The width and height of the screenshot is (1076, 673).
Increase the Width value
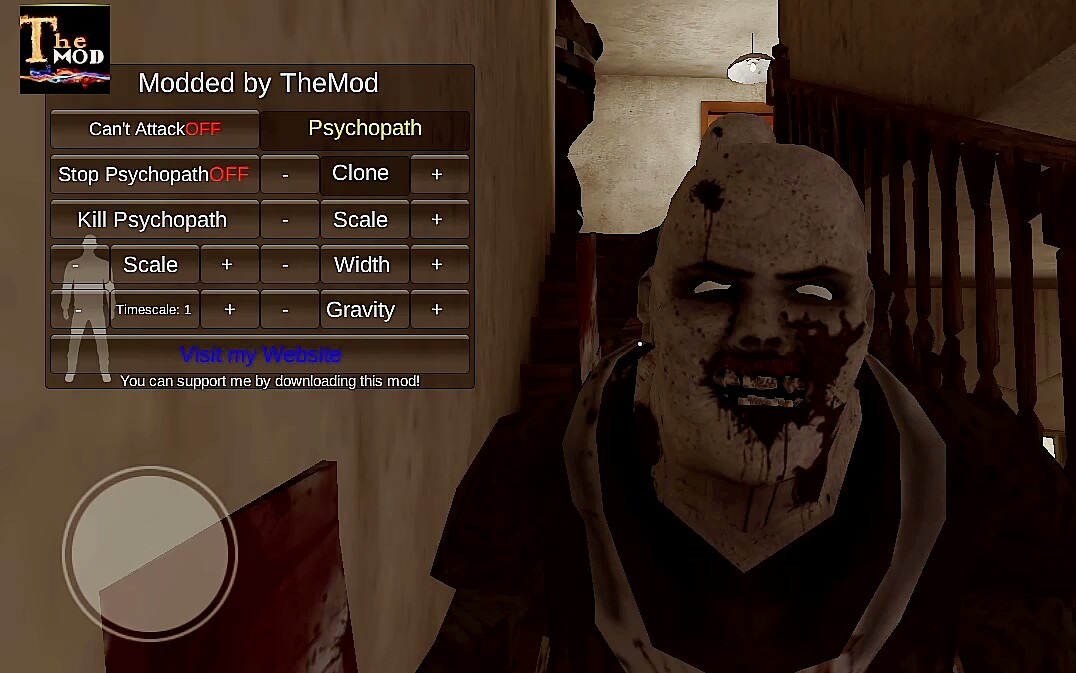click(x=437, y=265)
